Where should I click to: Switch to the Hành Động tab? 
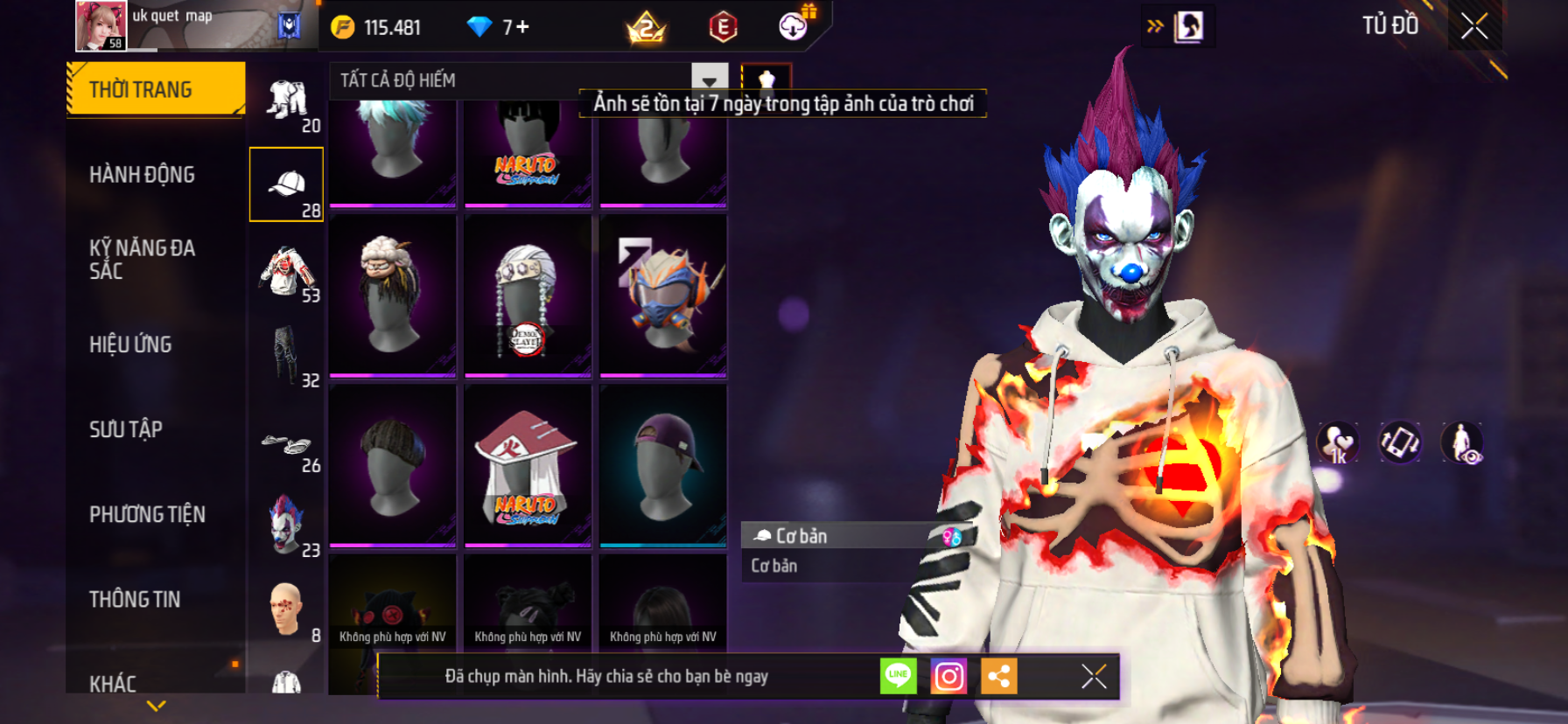tap(142, 175)
